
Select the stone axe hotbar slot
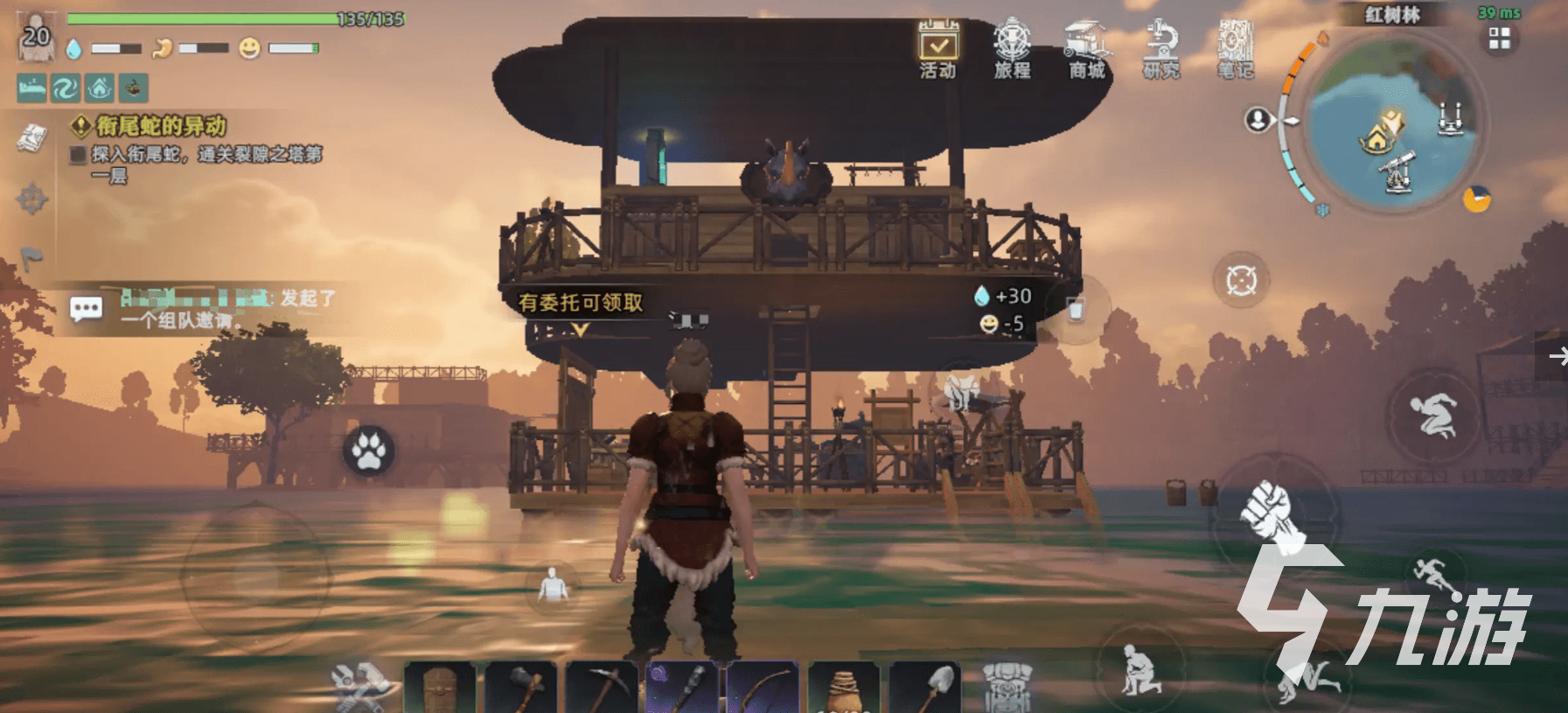(521, 689)
